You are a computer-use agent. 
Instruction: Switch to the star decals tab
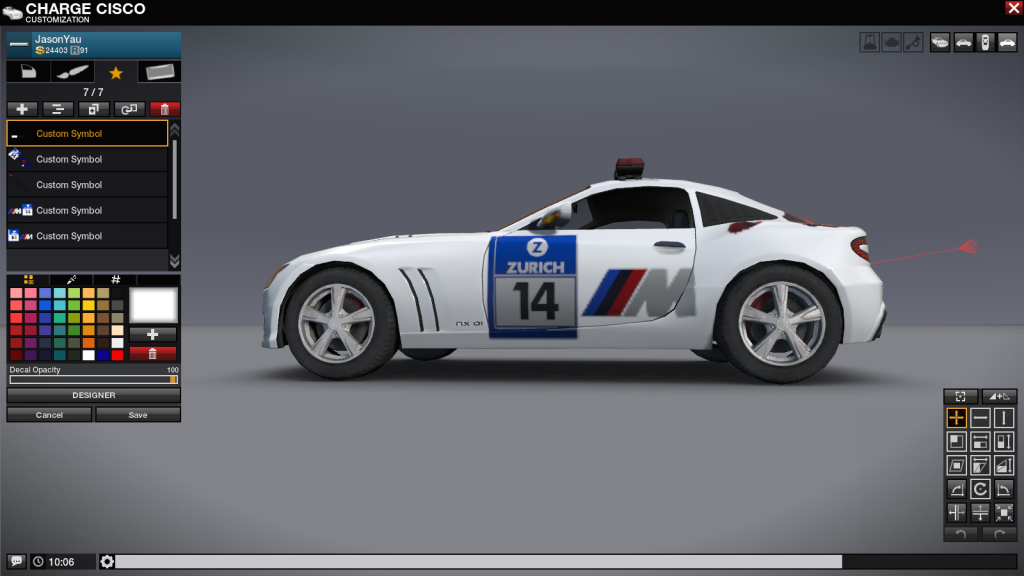(116, 72)
